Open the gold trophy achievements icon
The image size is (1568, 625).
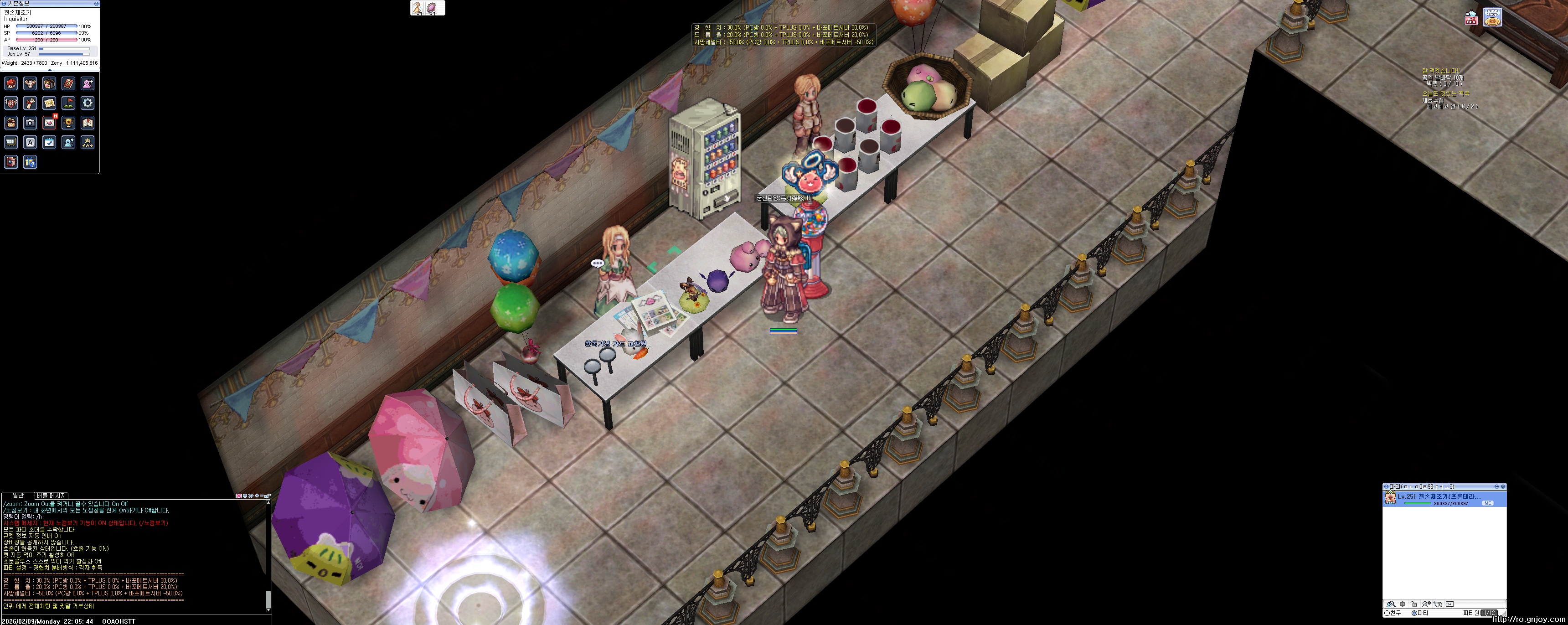pos(68,122)
